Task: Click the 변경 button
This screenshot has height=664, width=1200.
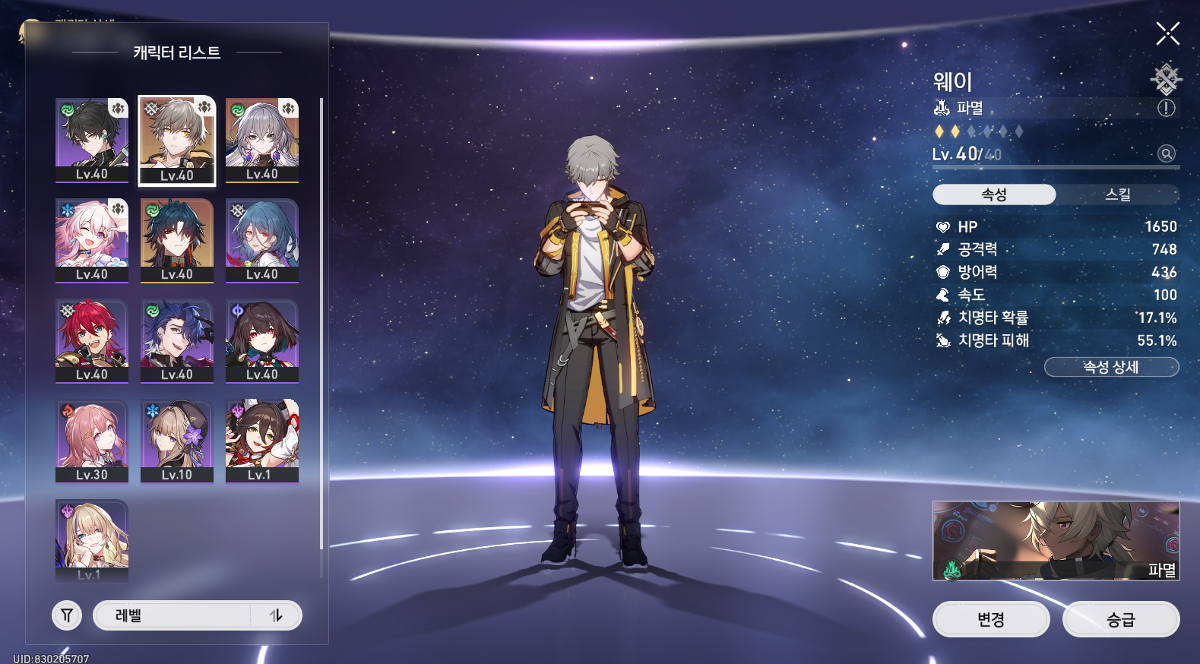Action: pyautogui.click(x=991, y=619)
